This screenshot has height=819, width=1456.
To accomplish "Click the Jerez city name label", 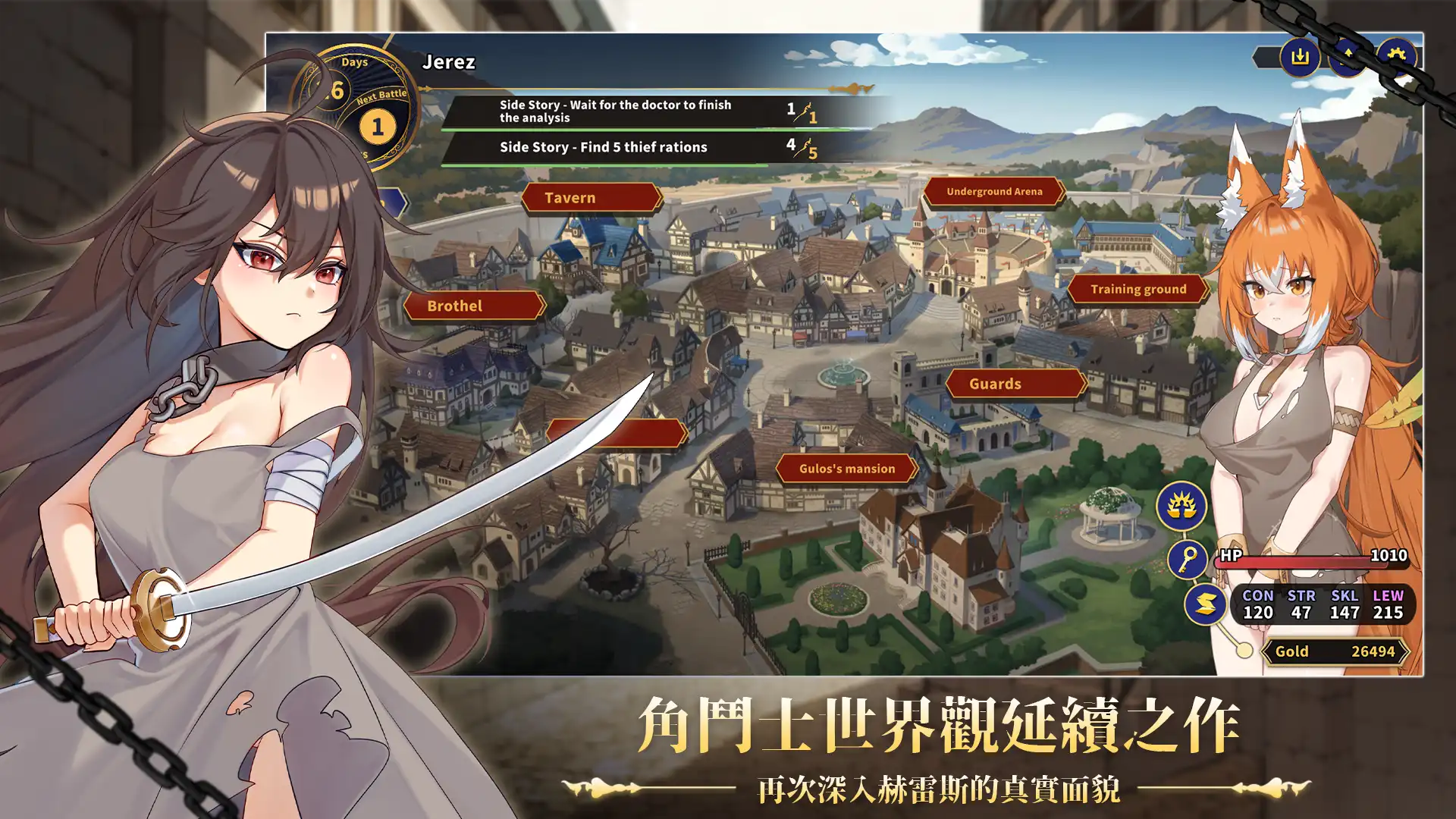I will pos(449,62).
